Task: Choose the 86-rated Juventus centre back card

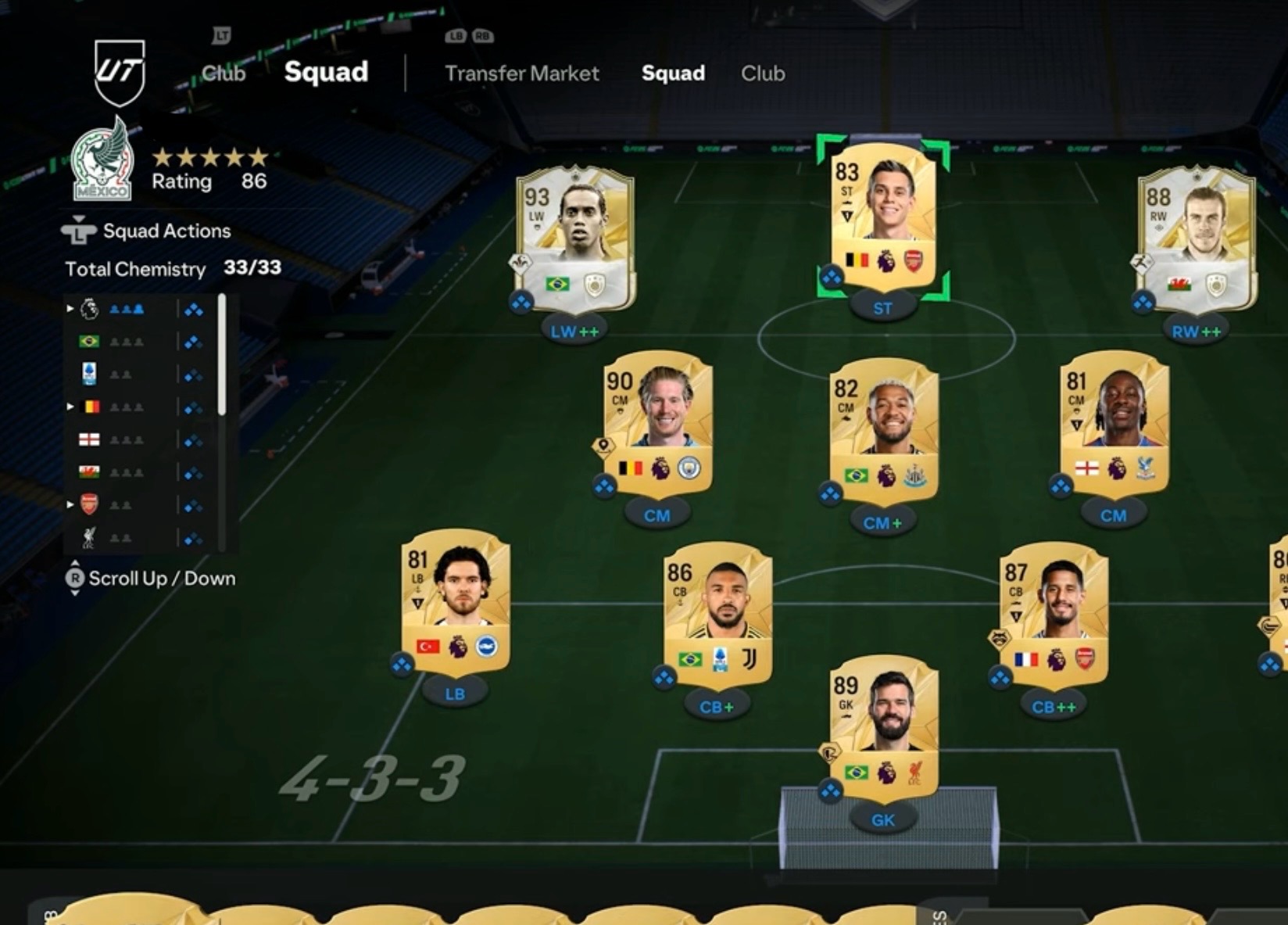Action: (717, 615)
